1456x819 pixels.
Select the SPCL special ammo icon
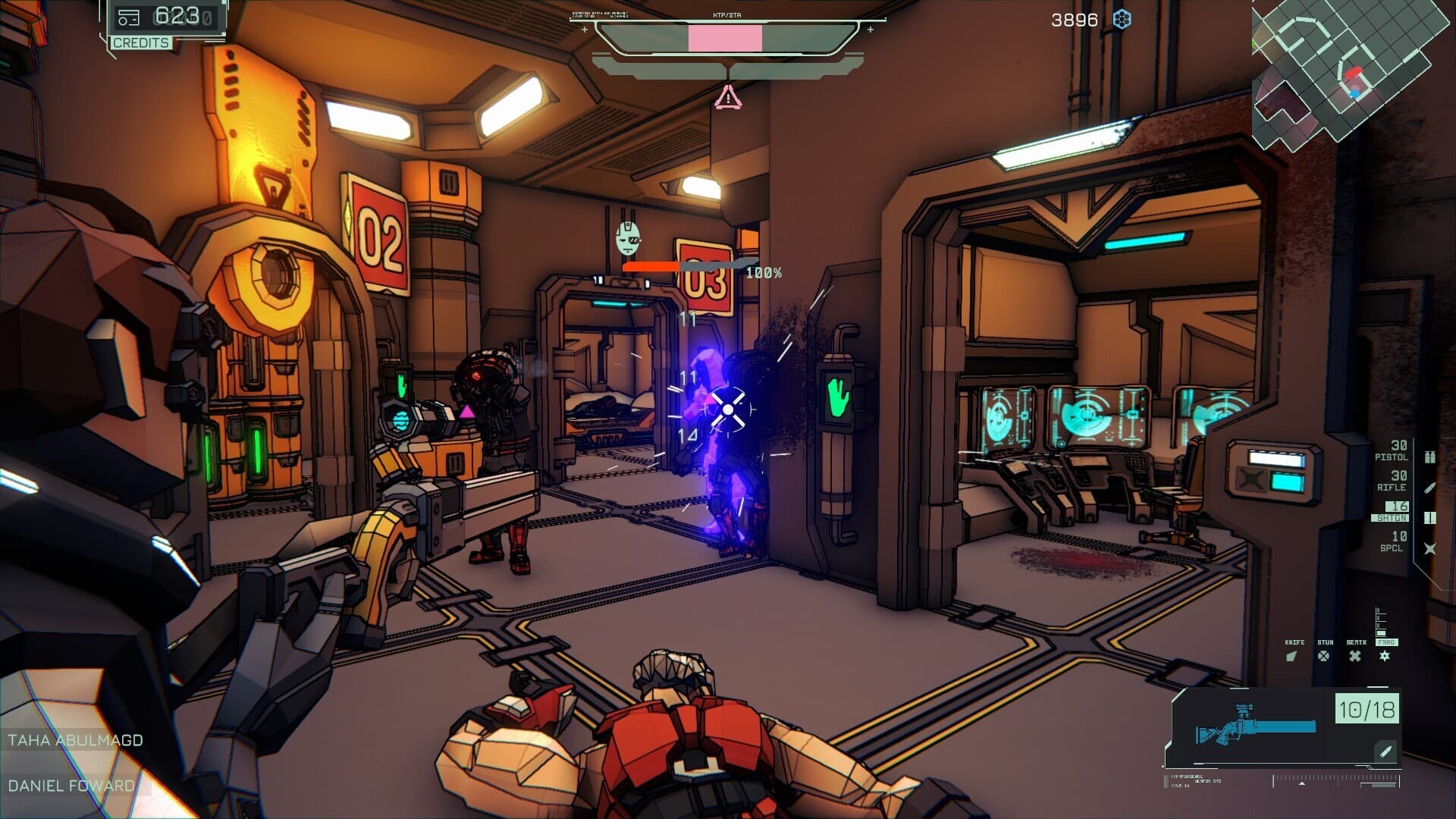click(x=1429, y=548)
